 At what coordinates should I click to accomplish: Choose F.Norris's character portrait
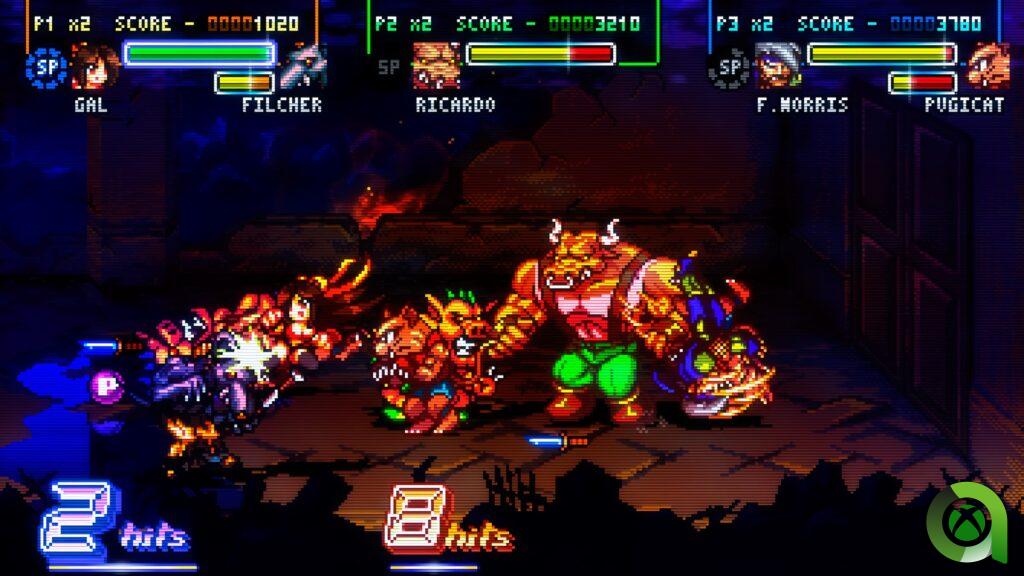click(x=777, y=66)
